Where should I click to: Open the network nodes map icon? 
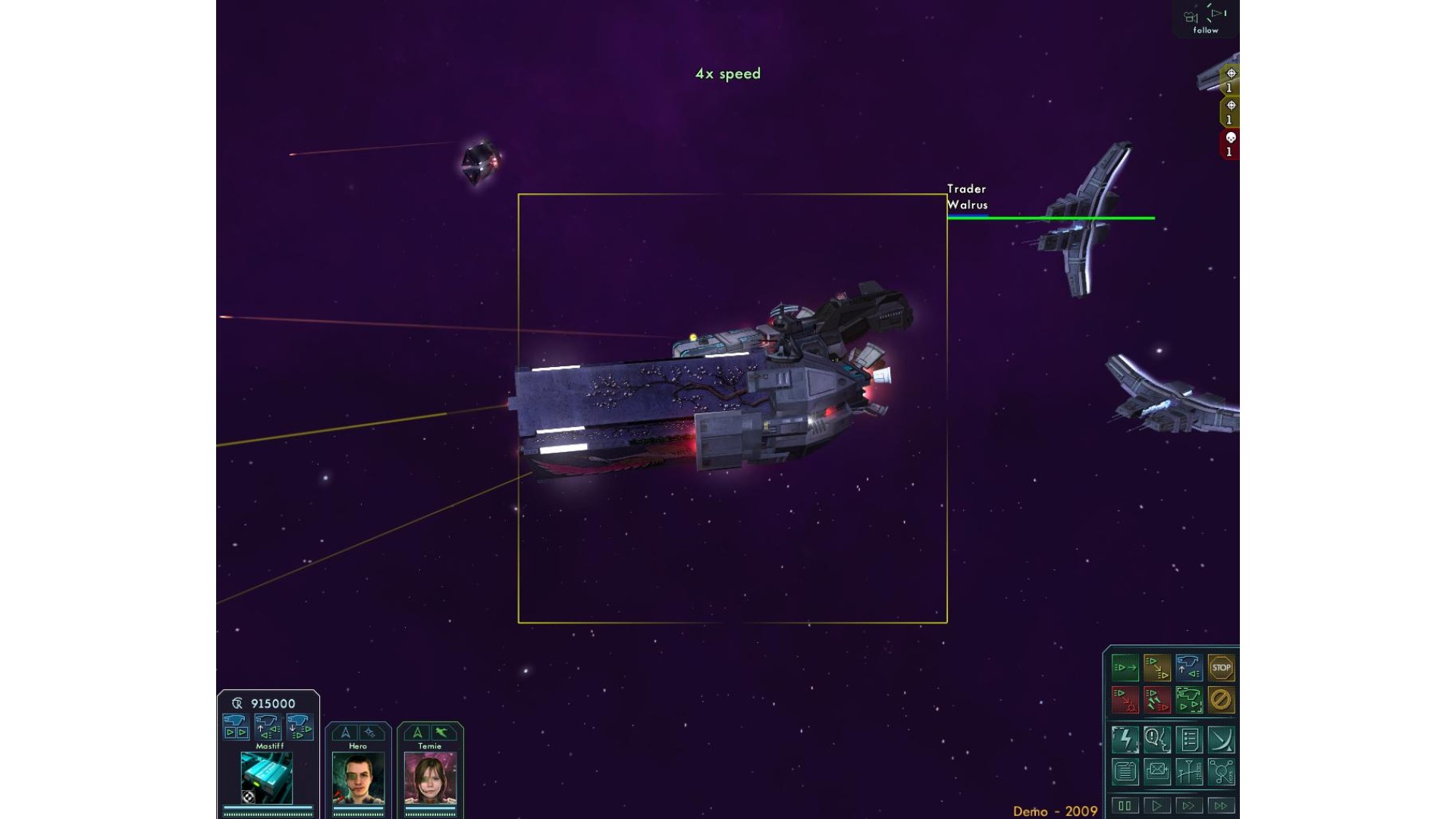coord(1221,772)
